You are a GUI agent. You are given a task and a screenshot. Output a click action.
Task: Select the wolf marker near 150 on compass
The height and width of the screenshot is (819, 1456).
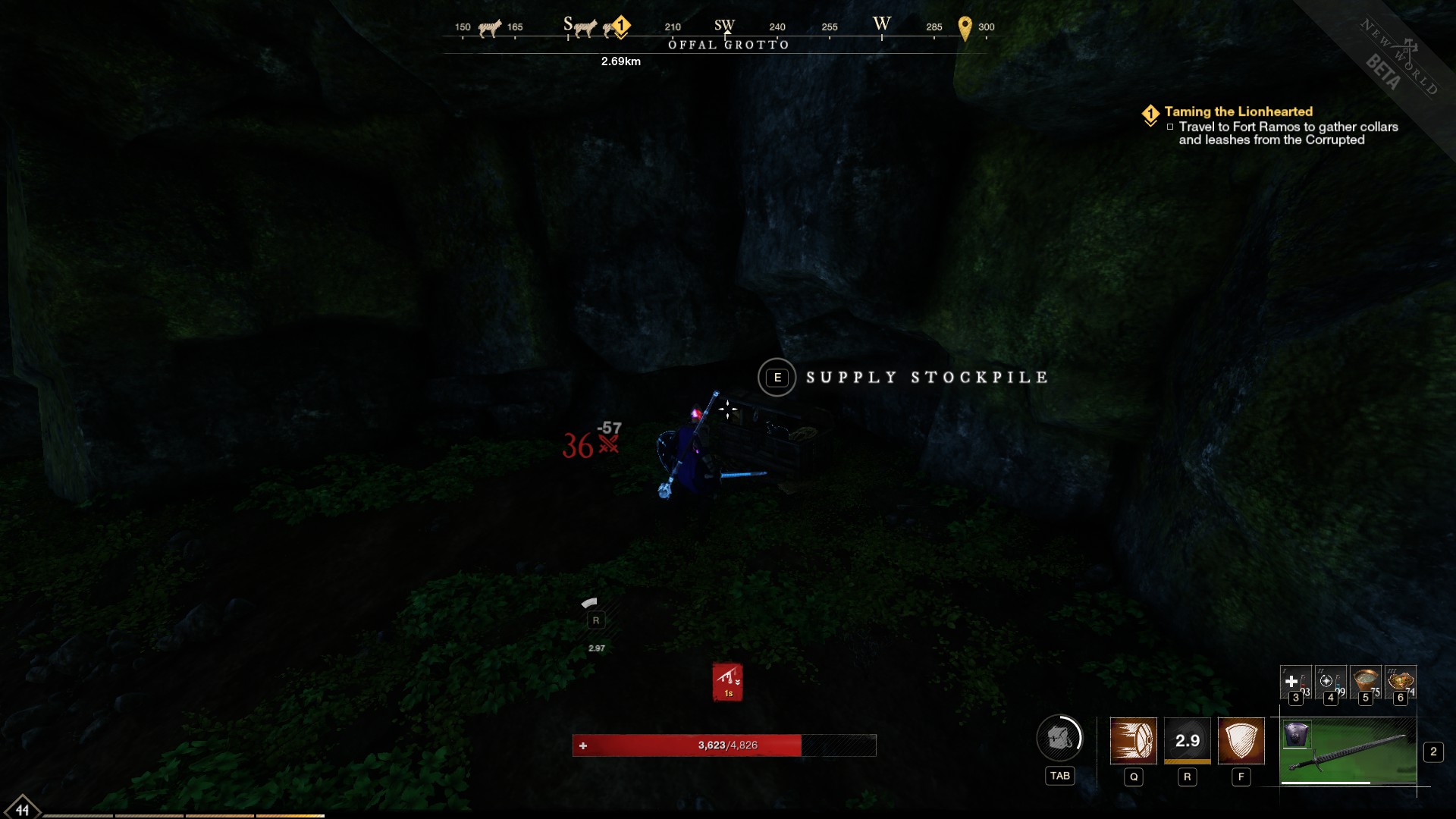(489, 27)
